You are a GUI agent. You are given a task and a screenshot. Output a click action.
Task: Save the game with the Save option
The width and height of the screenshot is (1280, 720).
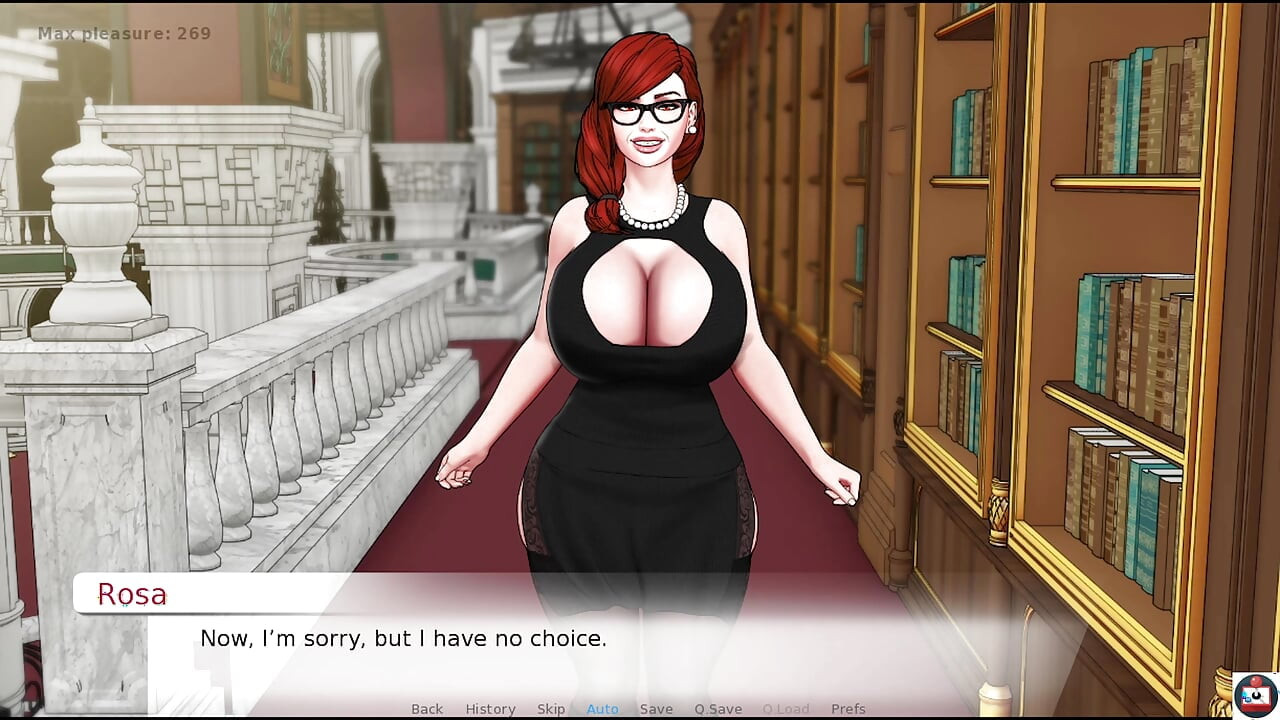[x=656, y=708]
